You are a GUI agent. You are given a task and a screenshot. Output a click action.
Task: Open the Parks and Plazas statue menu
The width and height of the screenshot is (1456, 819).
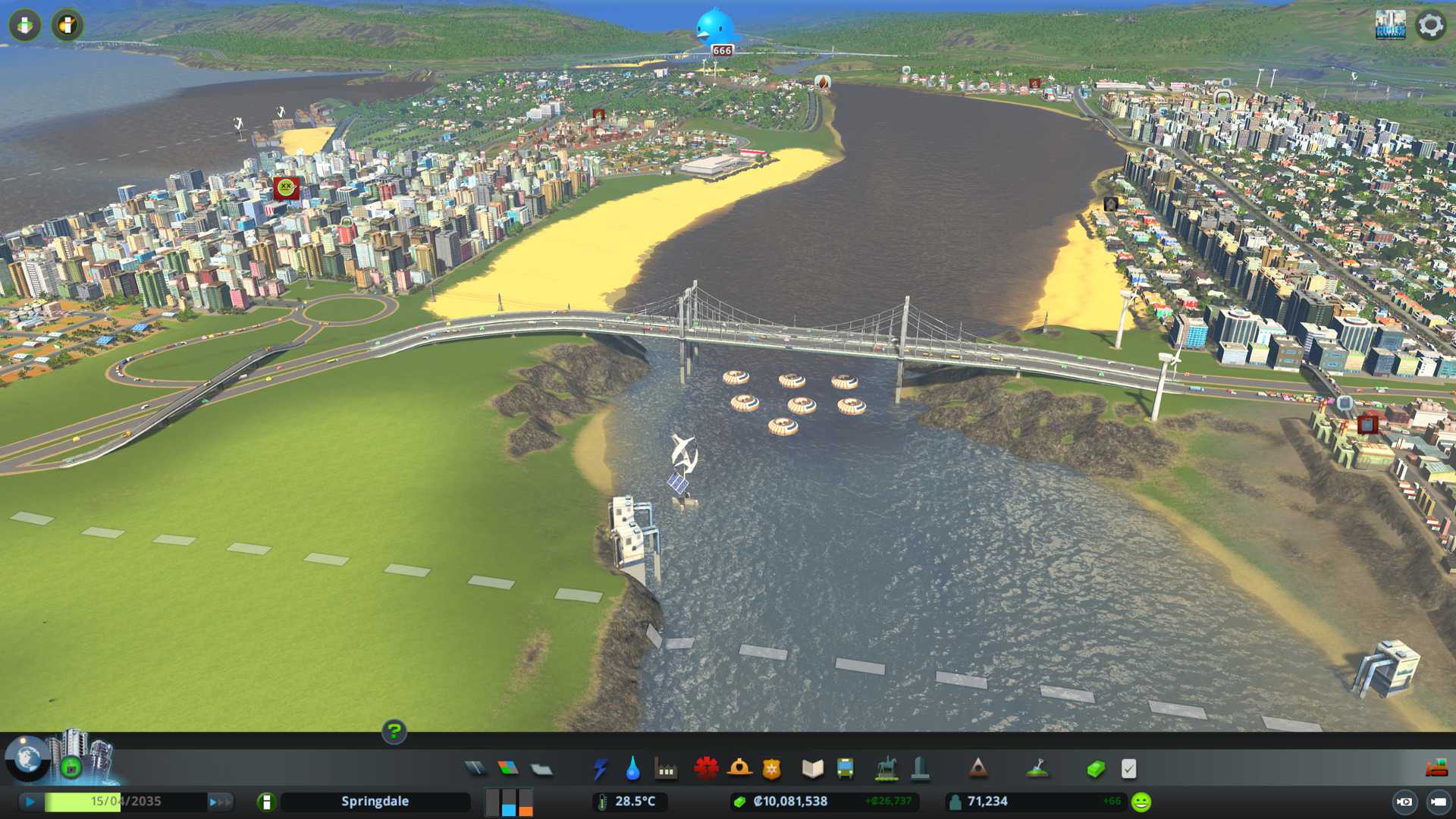886,769
